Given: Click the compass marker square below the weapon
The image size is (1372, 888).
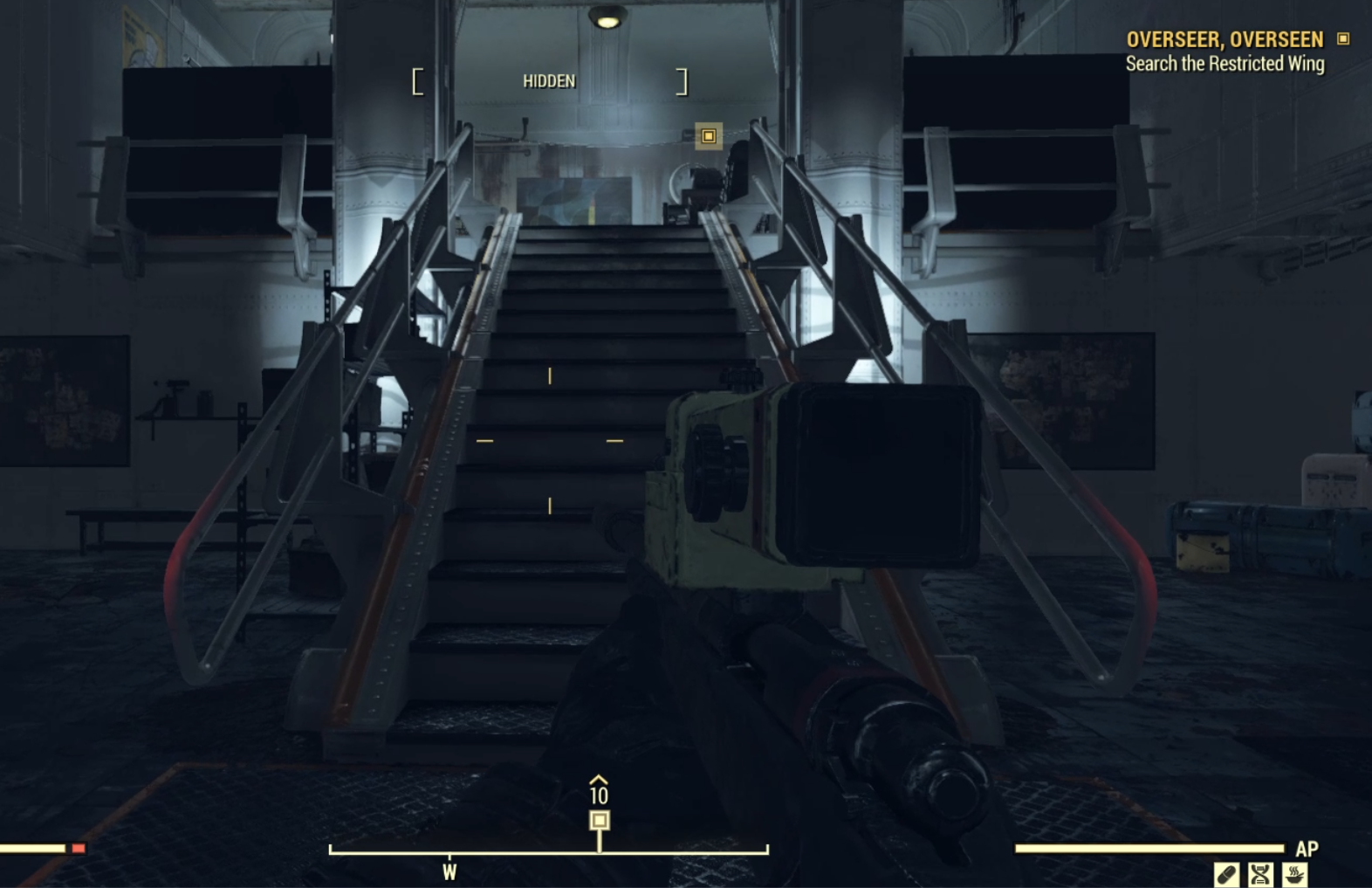Looking at the screenshot, I should [x=600, y=819].
